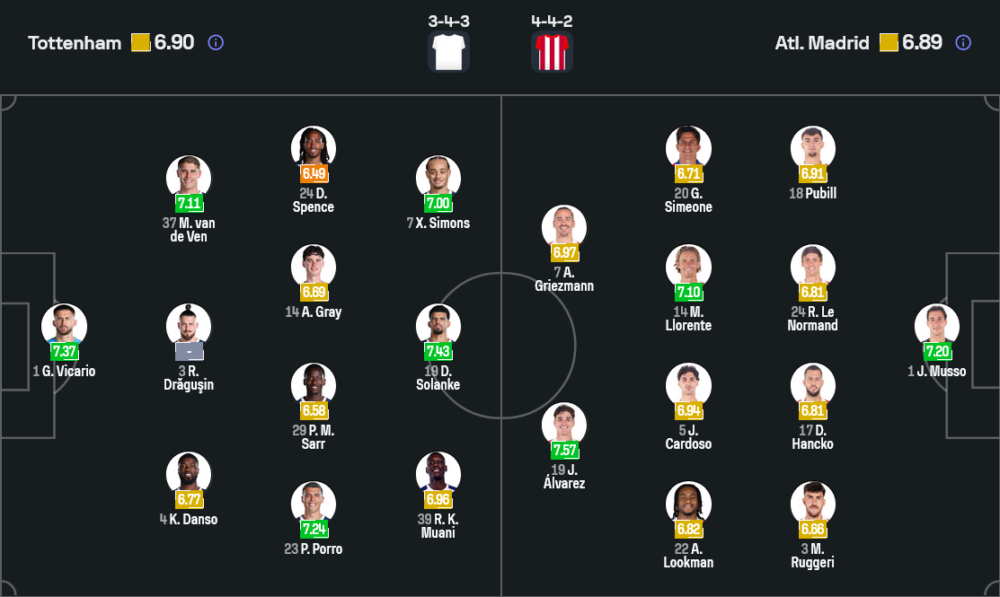
Task: Select goalkeeper G. Vicario
Action: (64, 326)
